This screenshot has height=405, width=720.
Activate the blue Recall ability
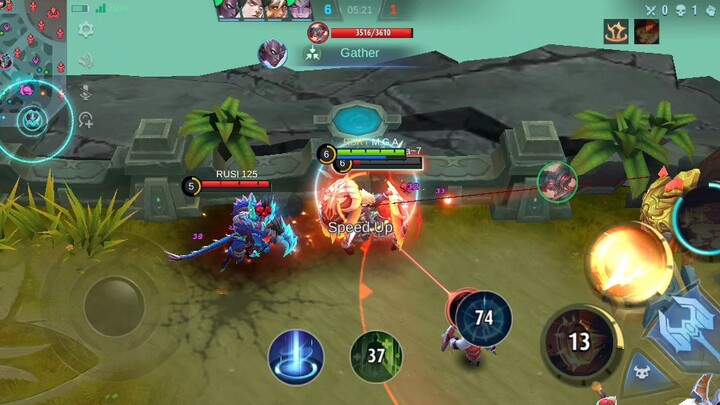[296, 357]
